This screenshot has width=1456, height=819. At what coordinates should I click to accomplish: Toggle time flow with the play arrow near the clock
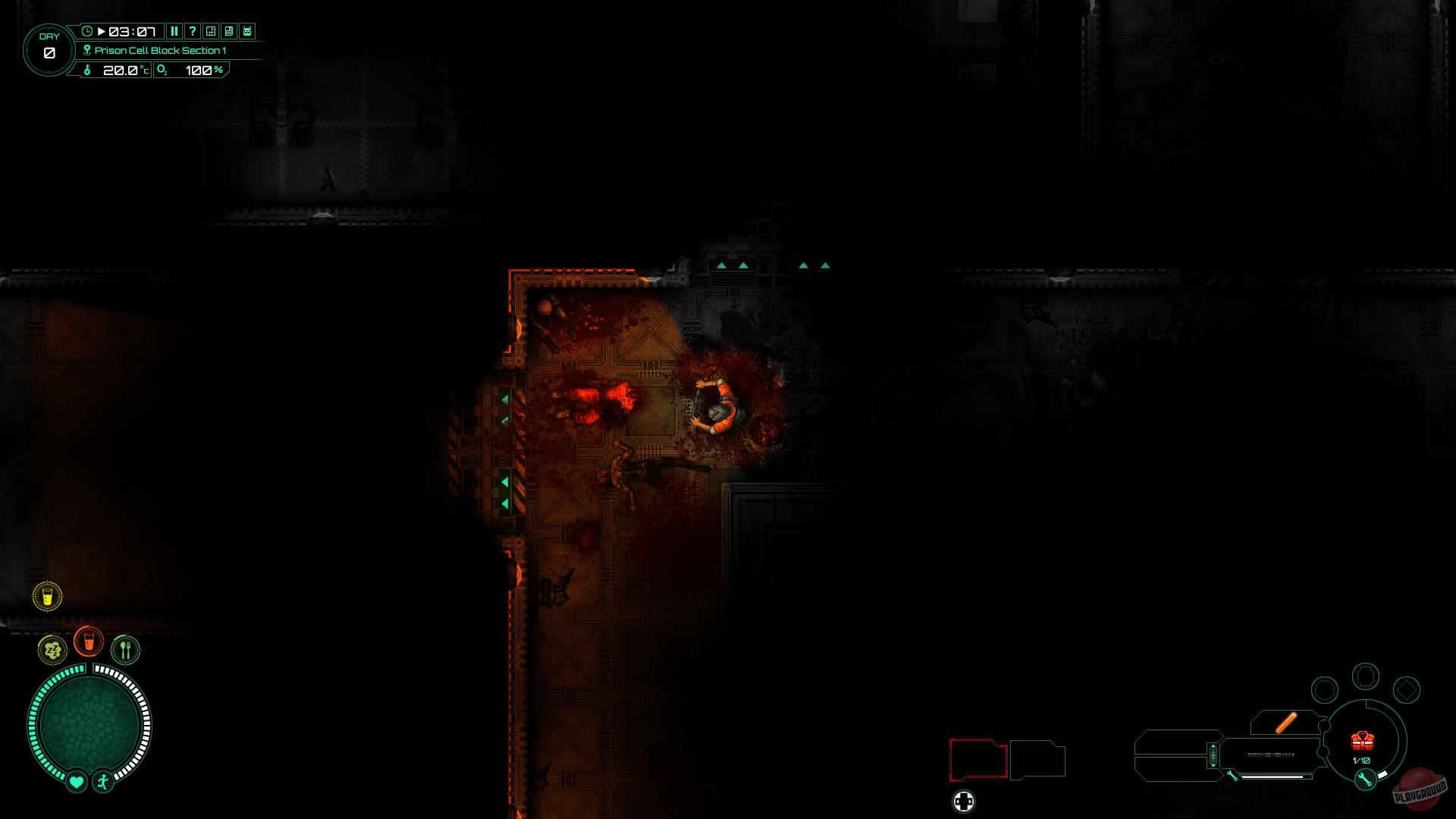(102, 31)
